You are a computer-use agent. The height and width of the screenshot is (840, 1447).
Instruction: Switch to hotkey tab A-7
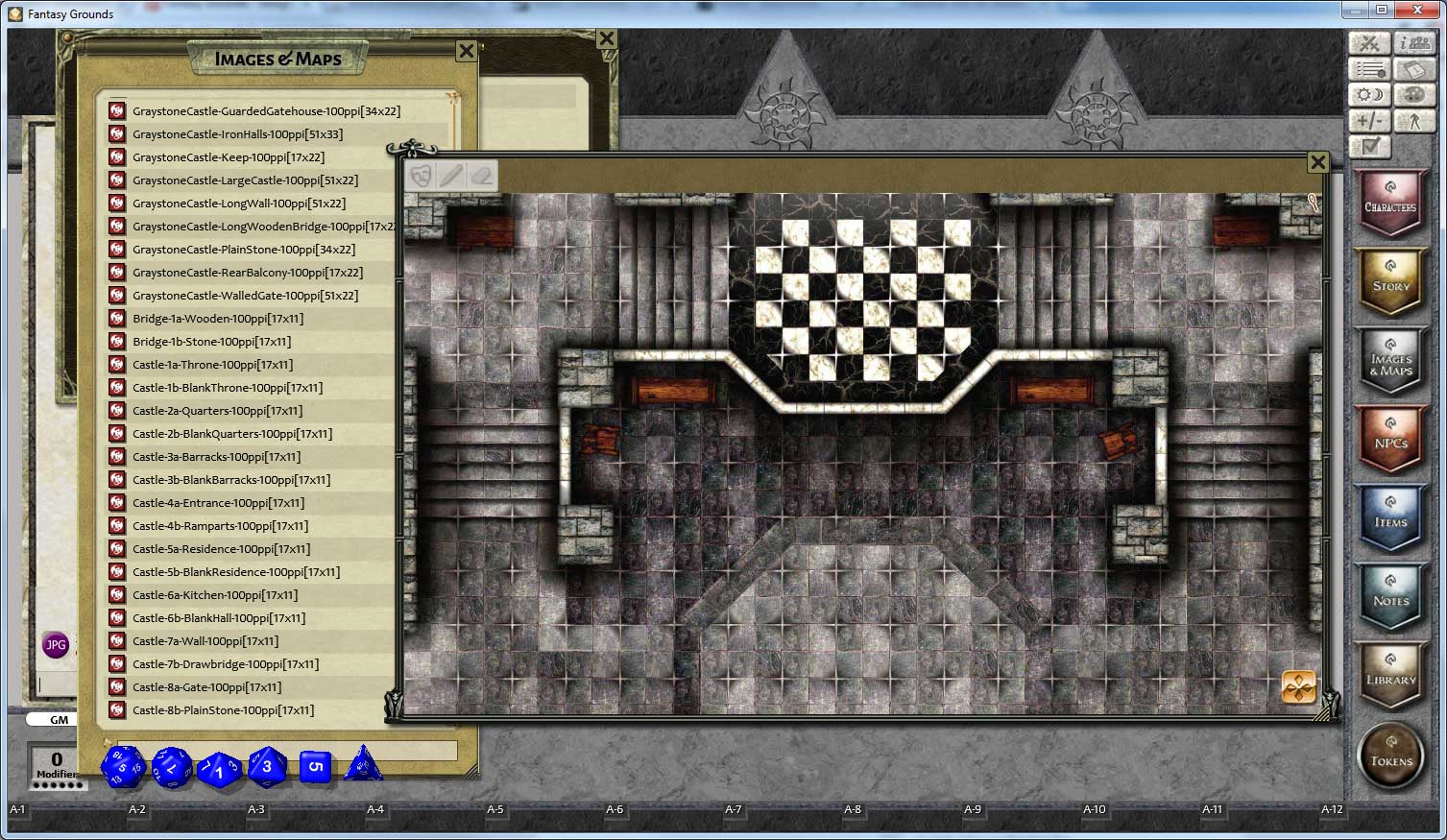732,810
